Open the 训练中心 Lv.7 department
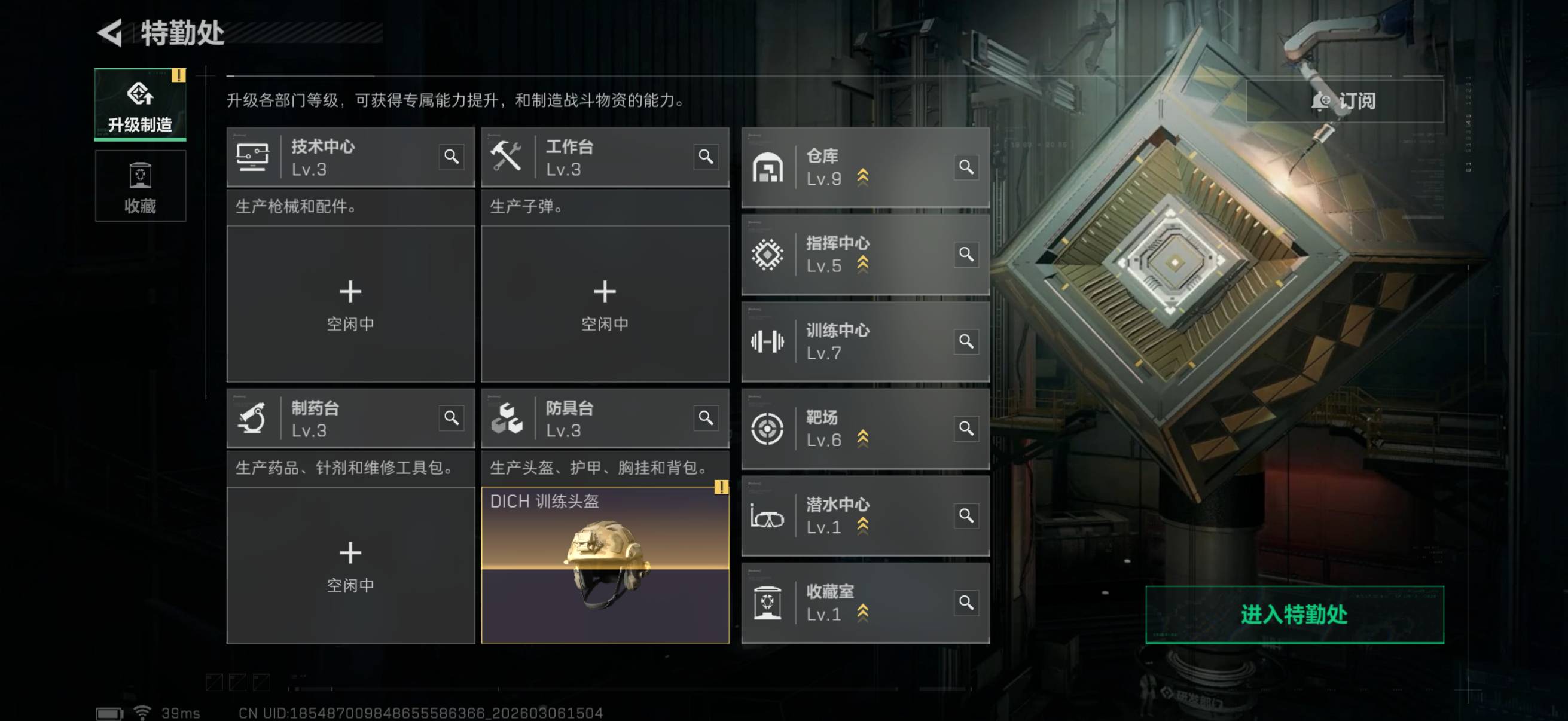The image size is (1568, 721). pyautogui.click(x=852, y=341)
